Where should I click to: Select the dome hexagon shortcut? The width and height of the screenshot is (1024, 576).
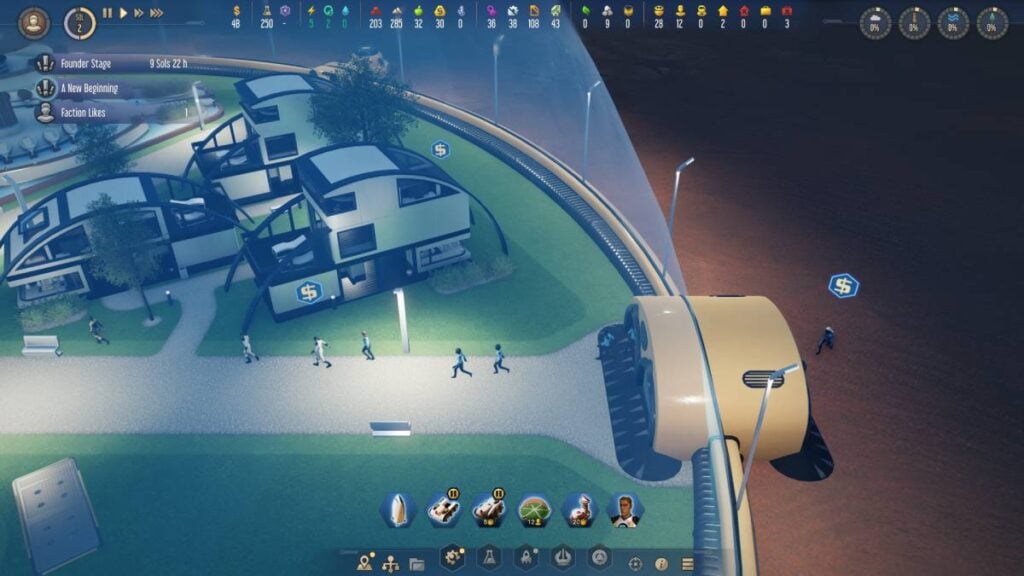click(x=535, y=510)
